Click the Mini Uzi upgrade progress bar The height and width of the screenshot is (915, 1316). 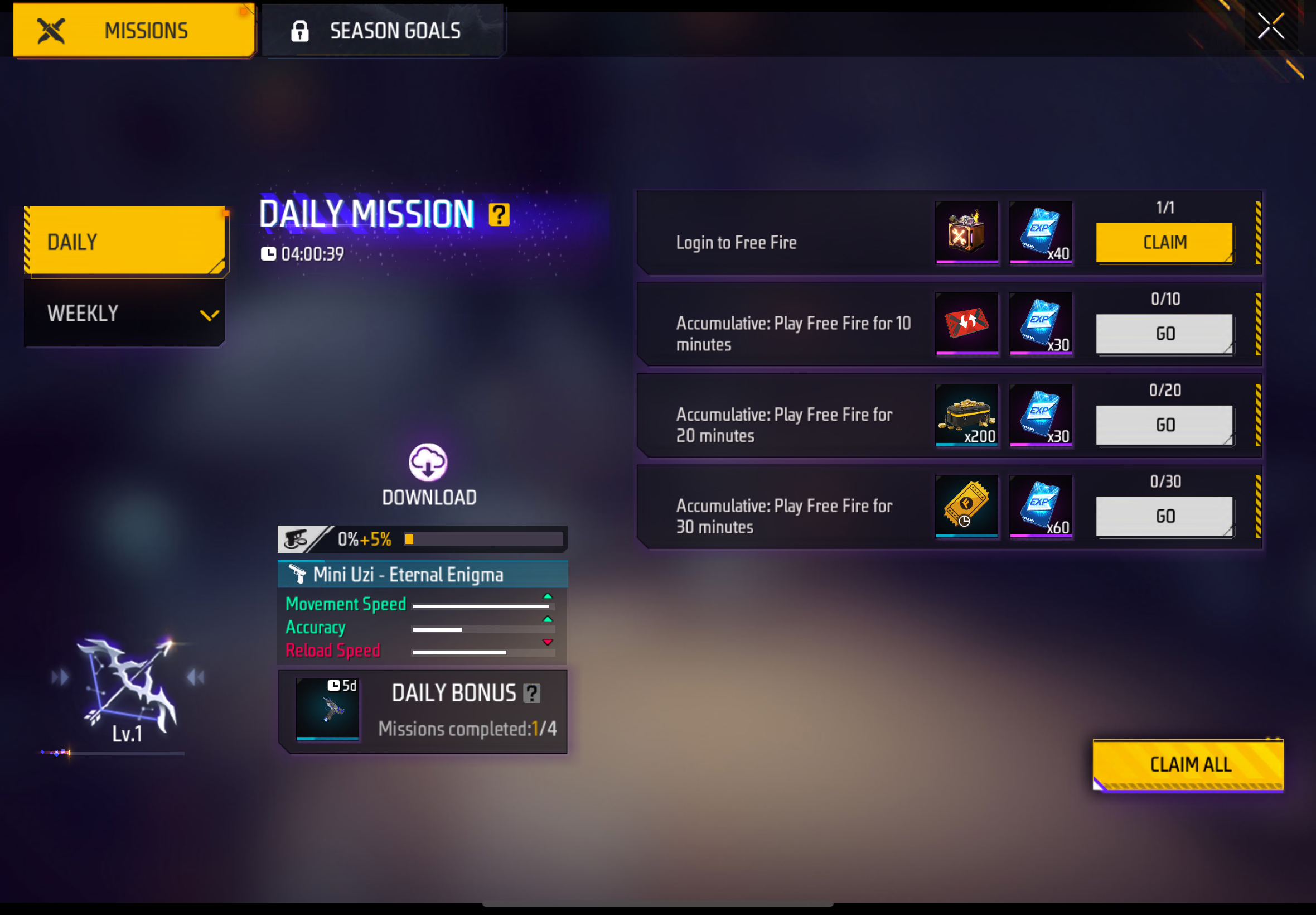483,539
